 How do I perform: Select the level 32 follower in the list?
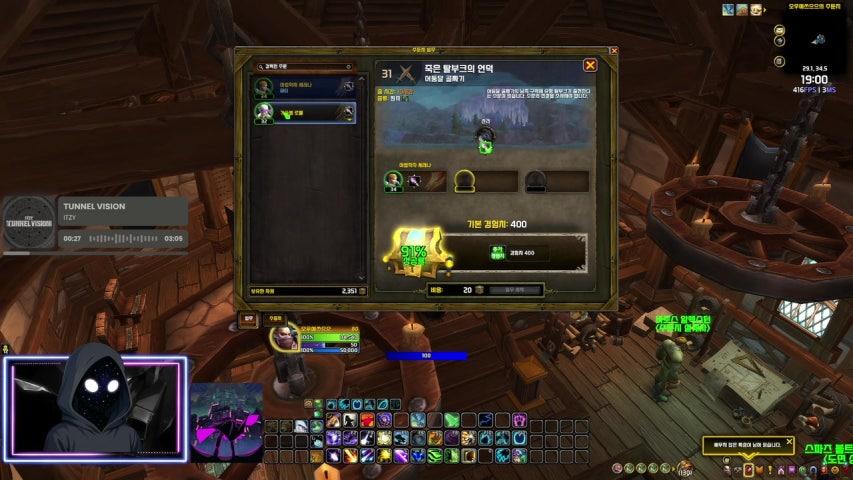[306, 112]
